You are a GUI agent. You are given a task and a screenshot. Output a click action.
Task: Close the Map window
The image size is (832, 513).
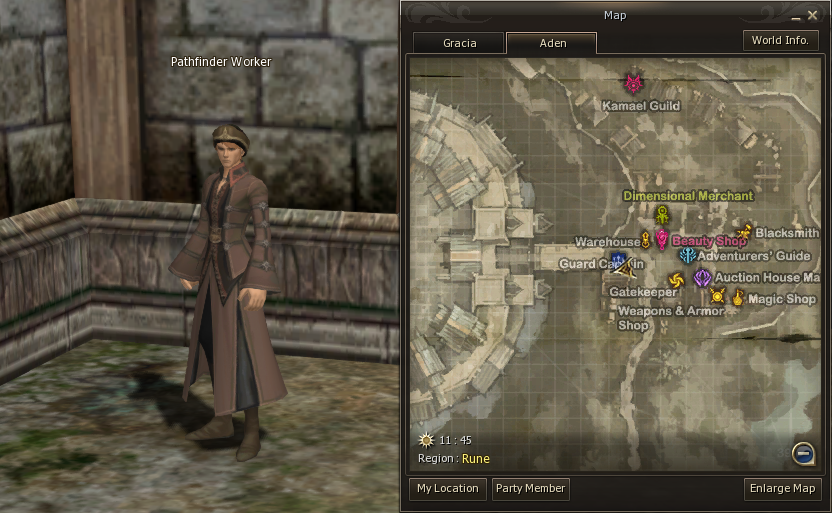click(812, 15)
